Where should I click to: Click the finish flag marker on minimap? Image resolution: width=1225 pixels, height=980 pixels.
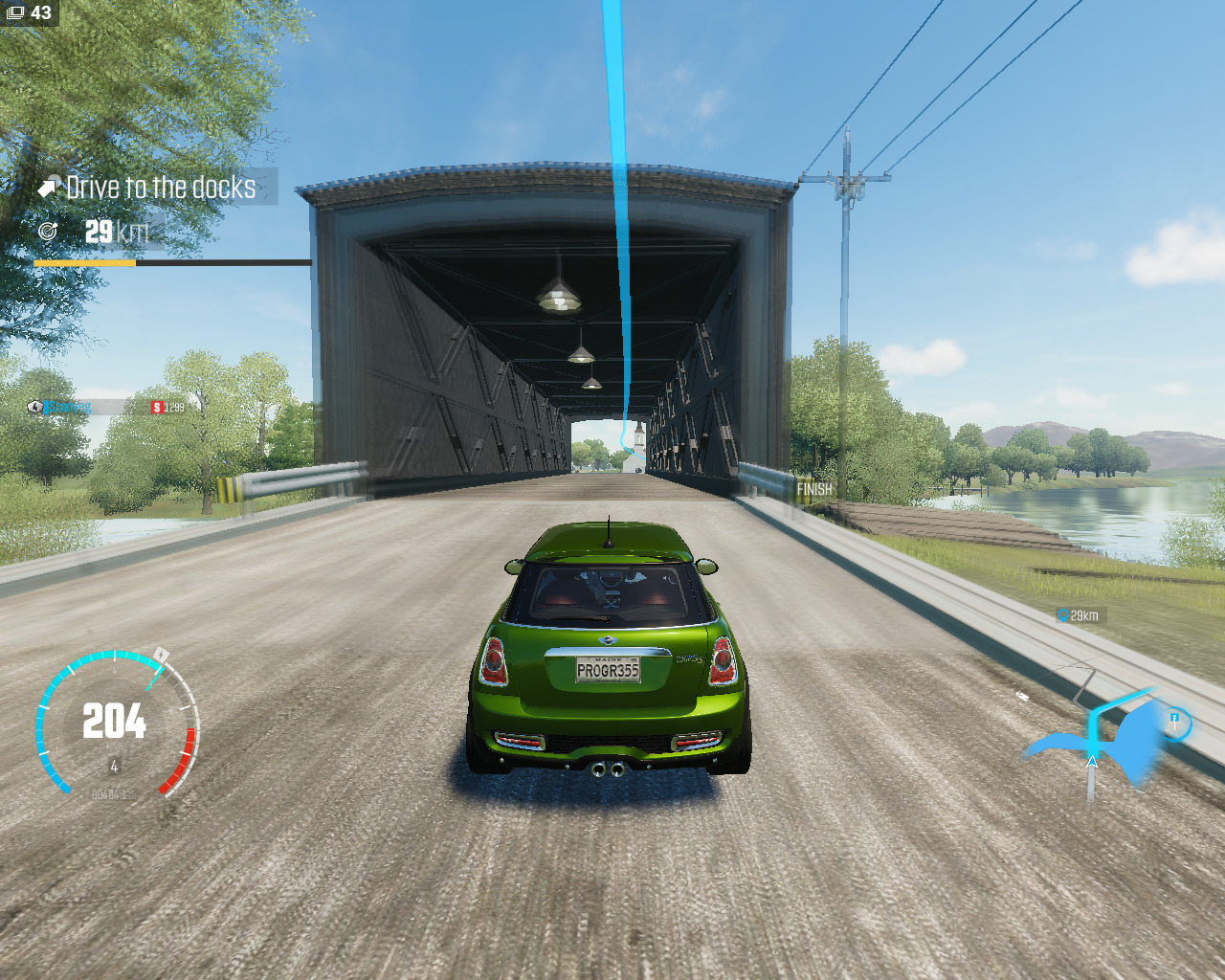[x=1175, y=720]
